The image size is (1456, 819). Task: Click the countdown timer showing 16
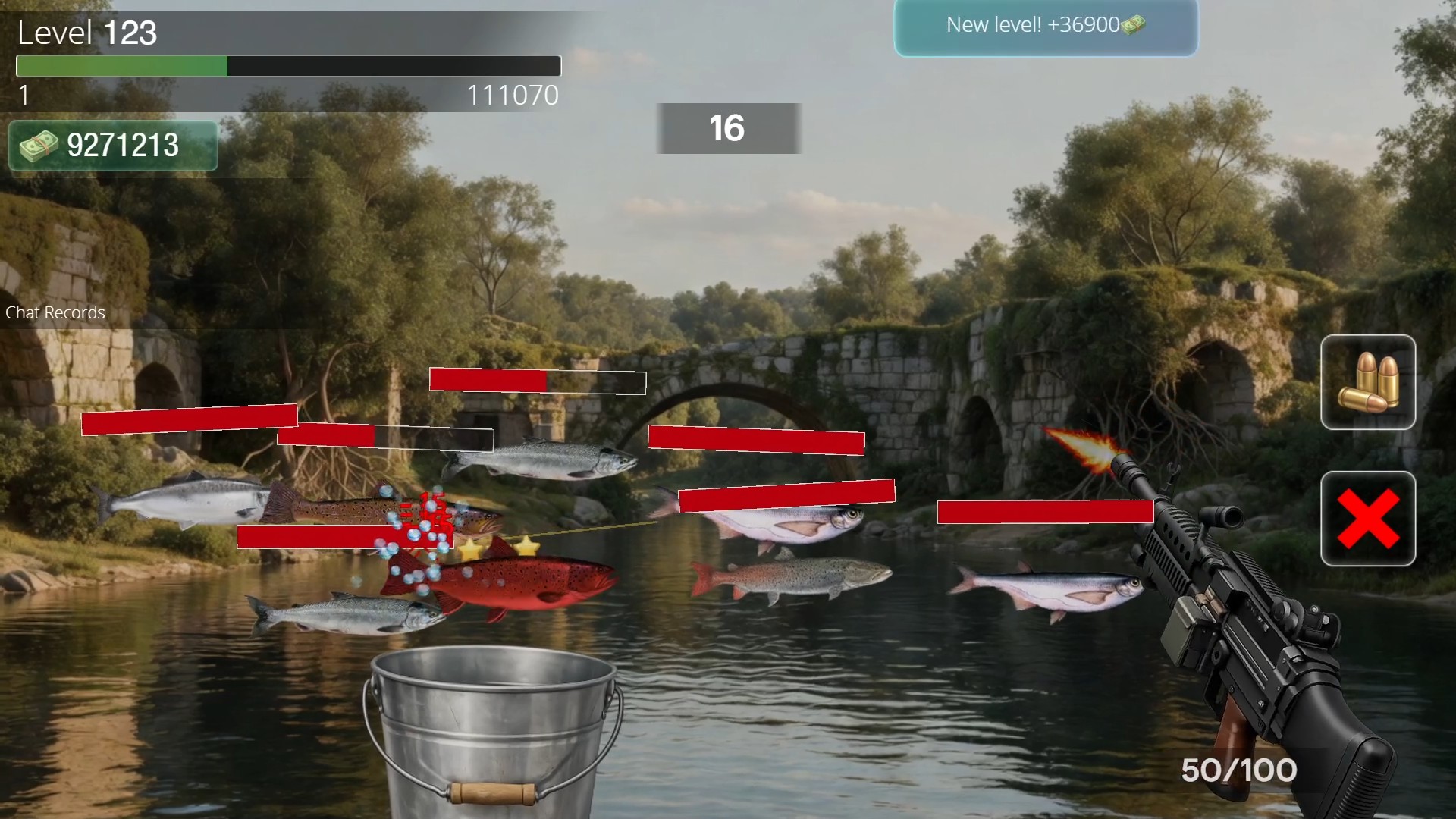click(727, 129)
